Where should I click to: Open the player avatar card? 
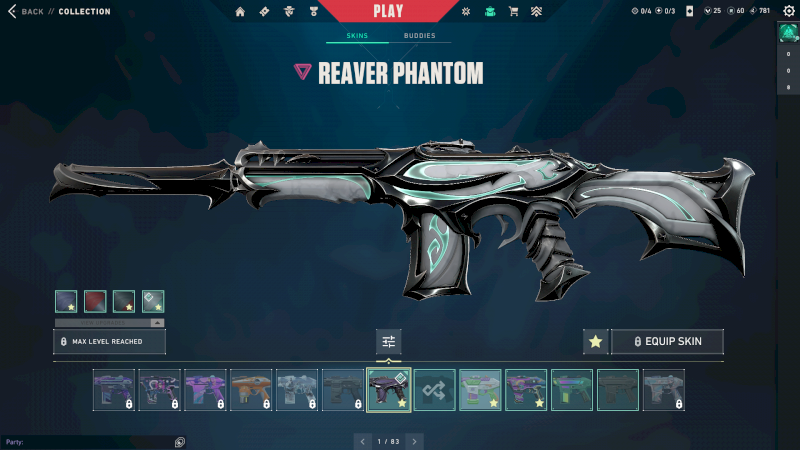(787, 32)
